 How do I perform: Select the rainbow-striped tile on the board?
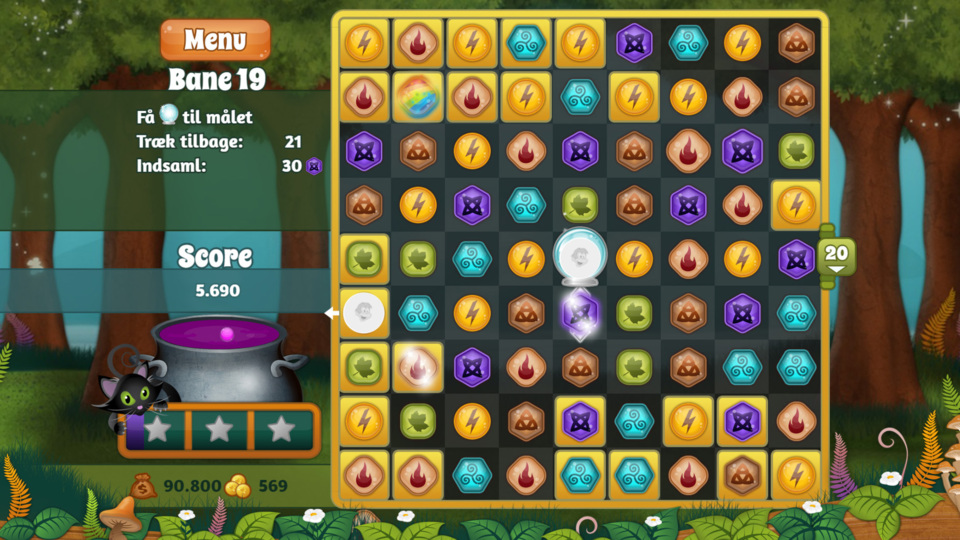point(418,97)
